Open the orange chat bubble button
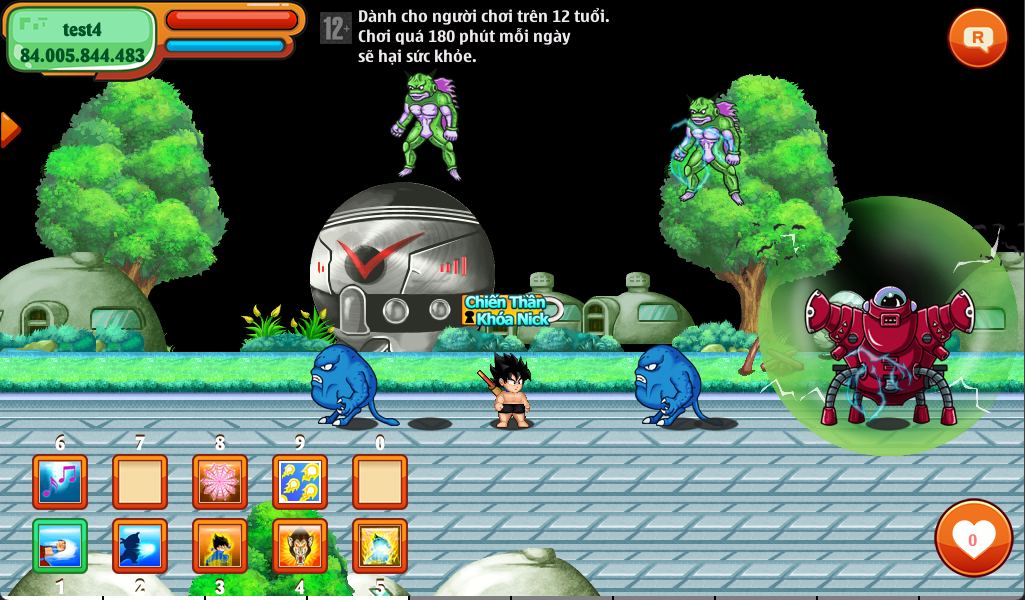Screen dimensions: 1025x600 [x=977, y=38]
